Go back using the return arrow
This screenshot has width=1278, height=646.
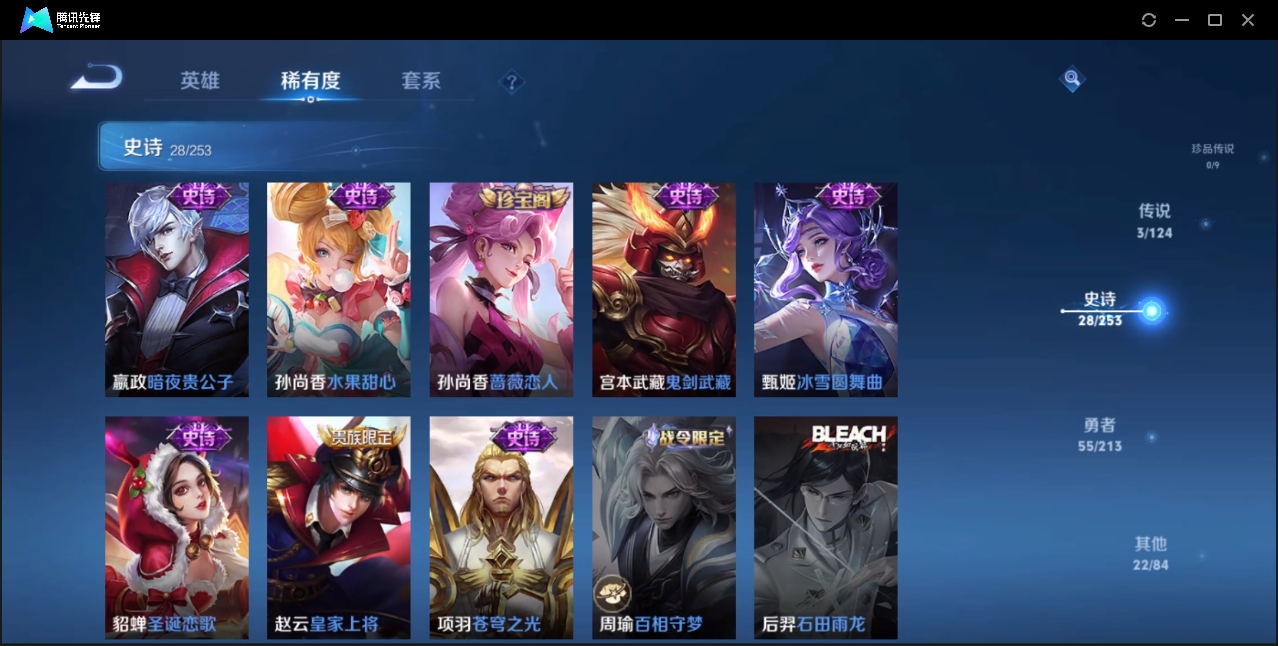(x=97, y=78)
